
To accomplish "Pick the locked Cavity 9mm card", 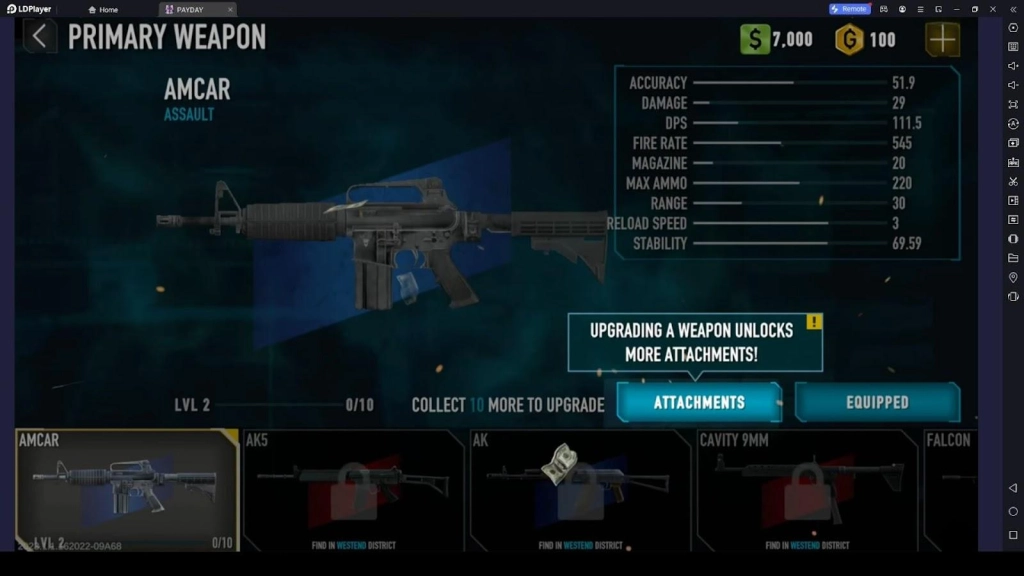I will (x=807, y=490).
